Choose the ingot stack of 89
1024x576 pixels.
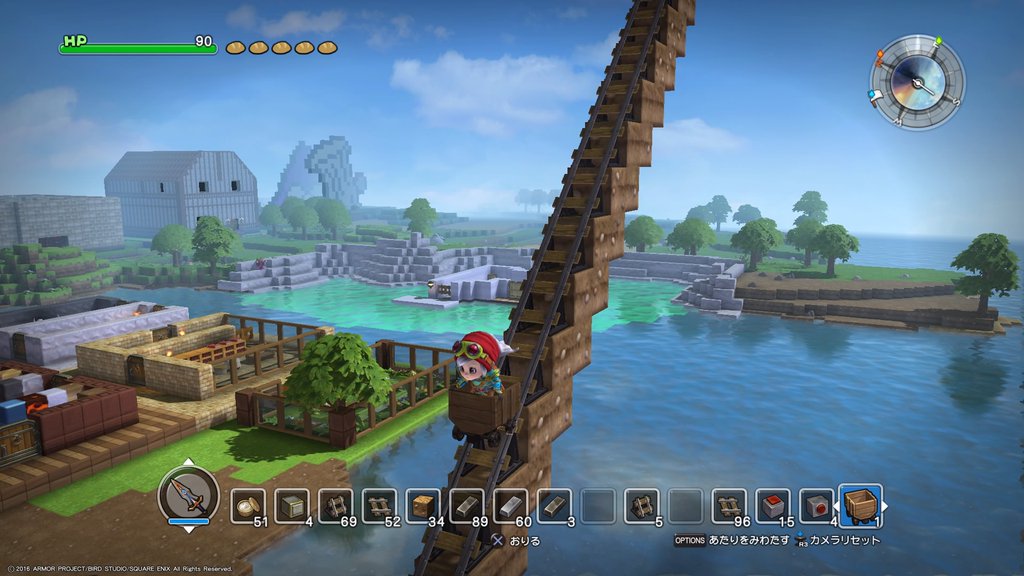(467, 506)
